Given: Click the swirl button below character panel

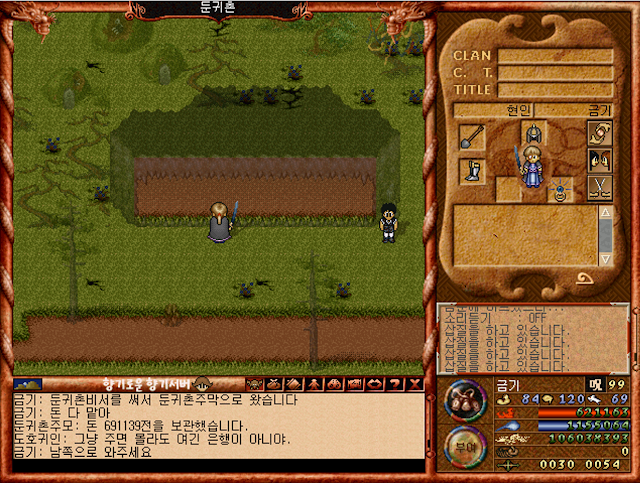Looking at the screenshot, I should tap(583, 279).
